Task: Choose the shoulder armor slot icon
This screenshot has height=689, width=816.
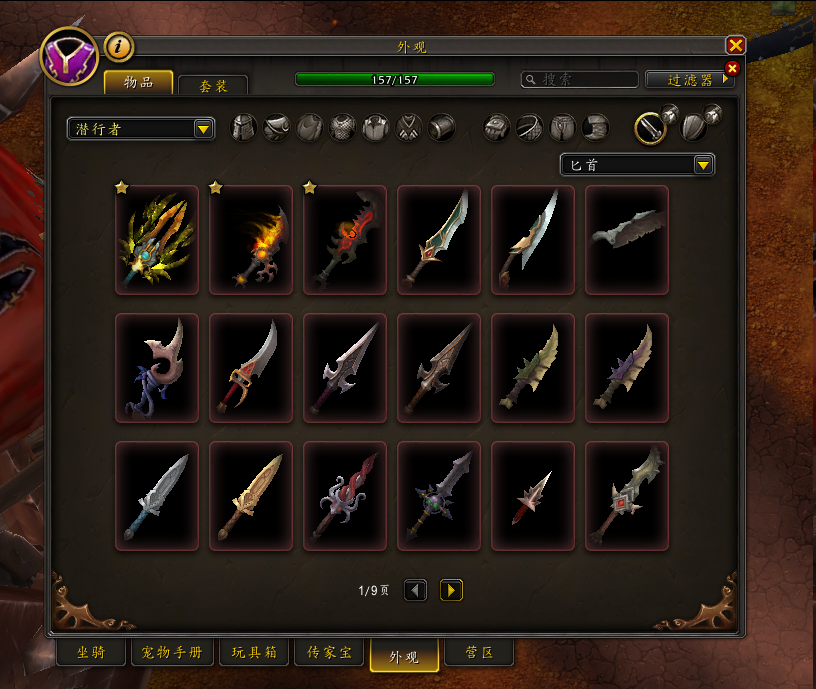Action: coord(277,127)
